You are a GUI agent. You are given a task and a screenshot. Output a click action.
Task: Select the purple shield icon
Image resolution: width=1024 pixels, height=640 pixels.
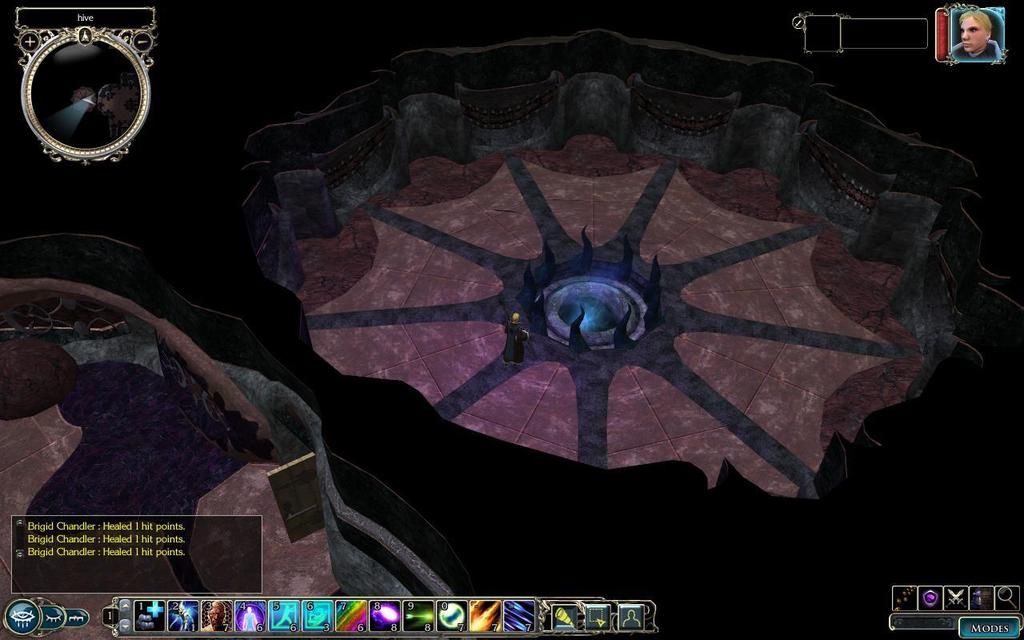point(930,598)
